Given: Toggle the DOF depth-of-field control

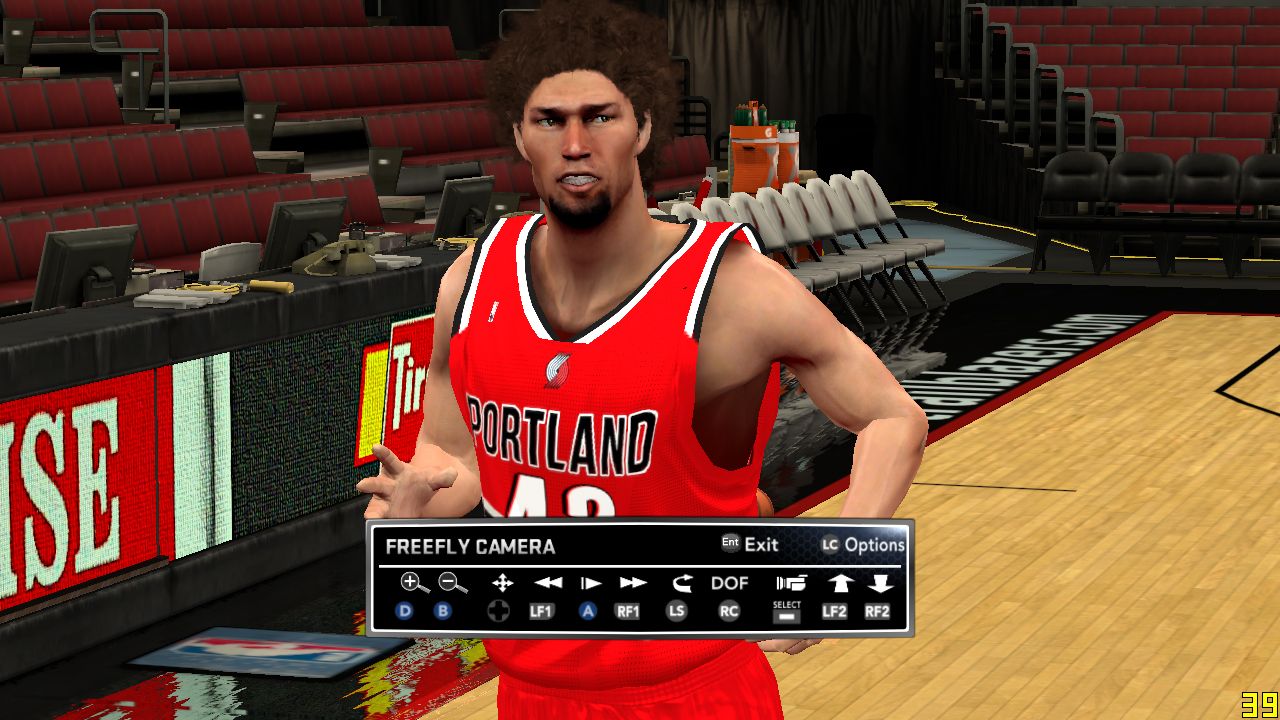Looking at the screenshot, I should [x=729, y=583].
